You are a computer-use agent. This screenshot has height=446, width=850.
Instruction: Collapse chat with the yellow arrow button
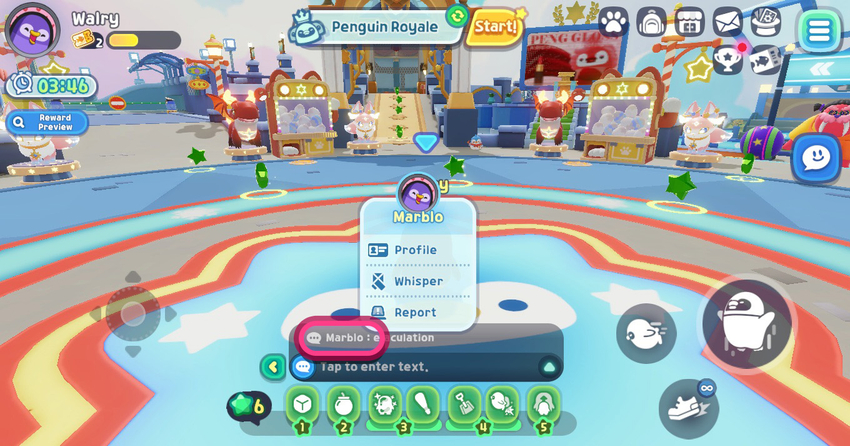[x=272, y=367]
